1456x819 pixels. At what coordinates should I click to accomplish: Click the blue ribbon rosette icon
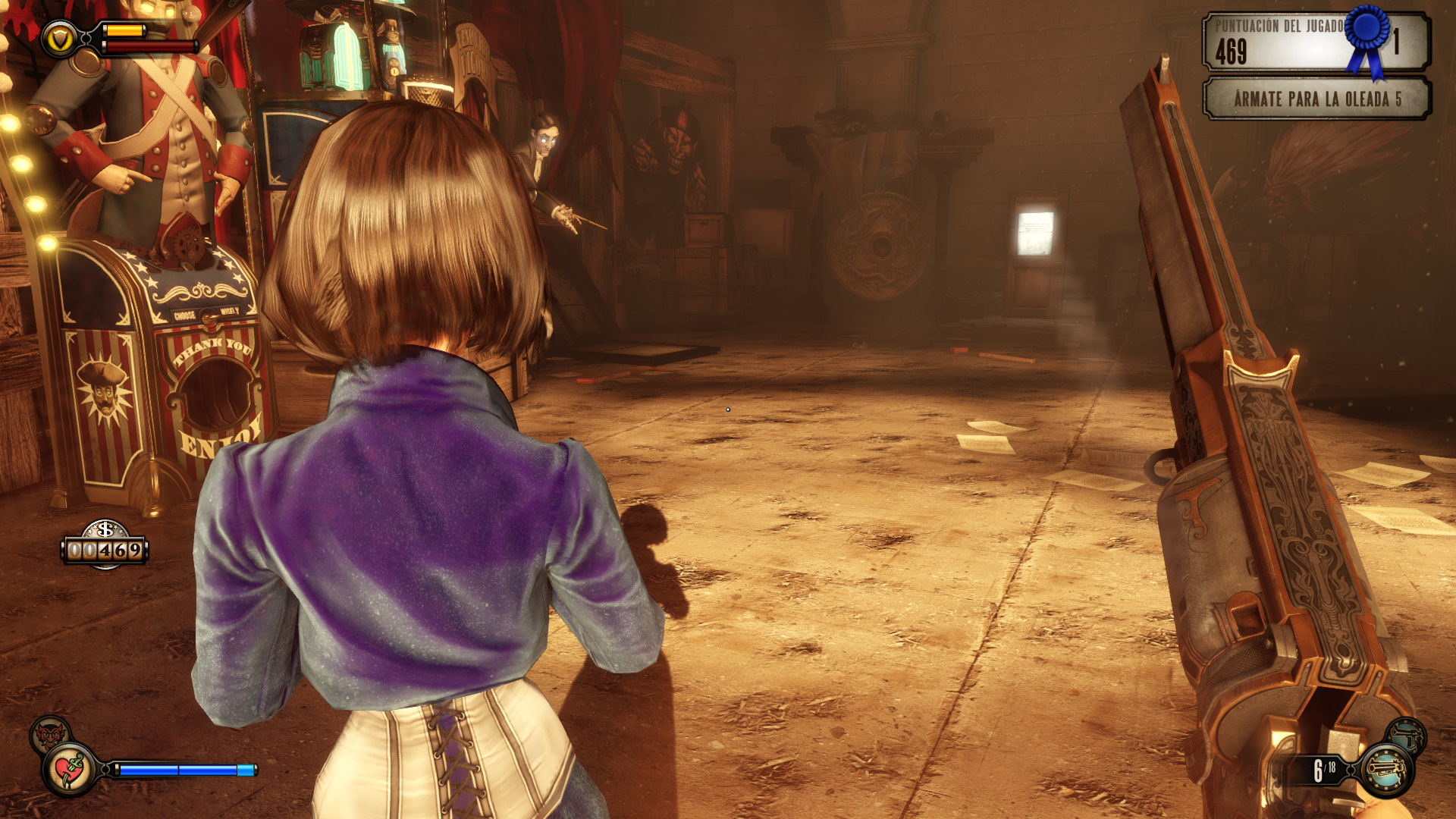pos(1368,38)
